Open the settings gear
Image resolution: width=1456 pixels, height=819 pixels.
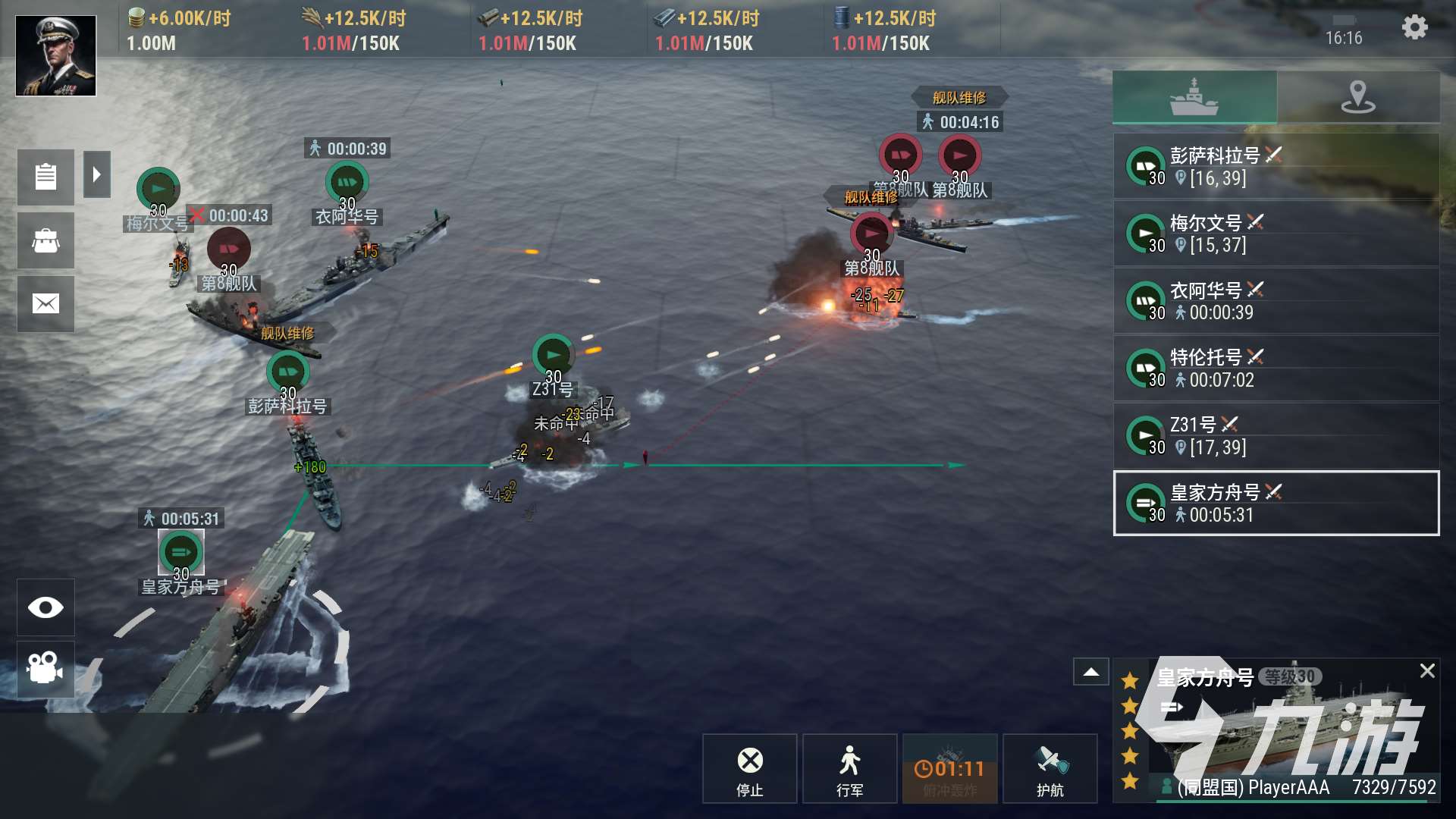[1414, 28]
